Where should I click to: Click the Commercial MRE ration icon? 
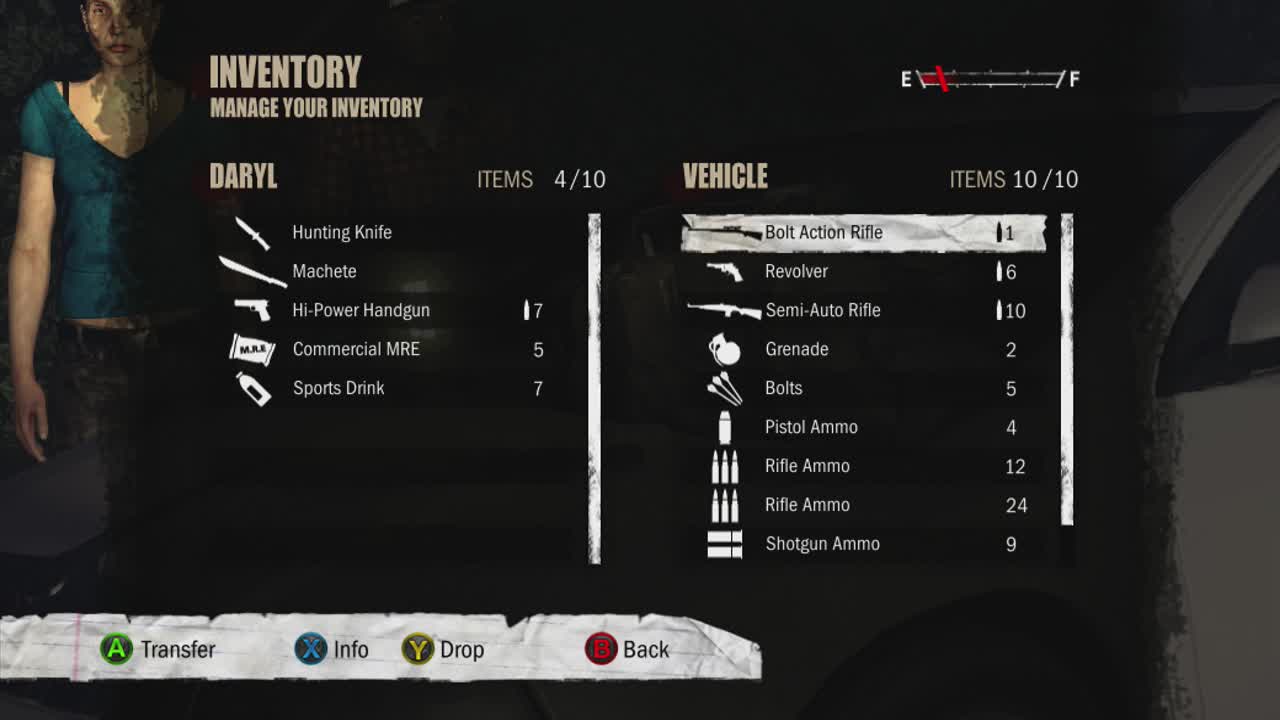click(252, 348)
